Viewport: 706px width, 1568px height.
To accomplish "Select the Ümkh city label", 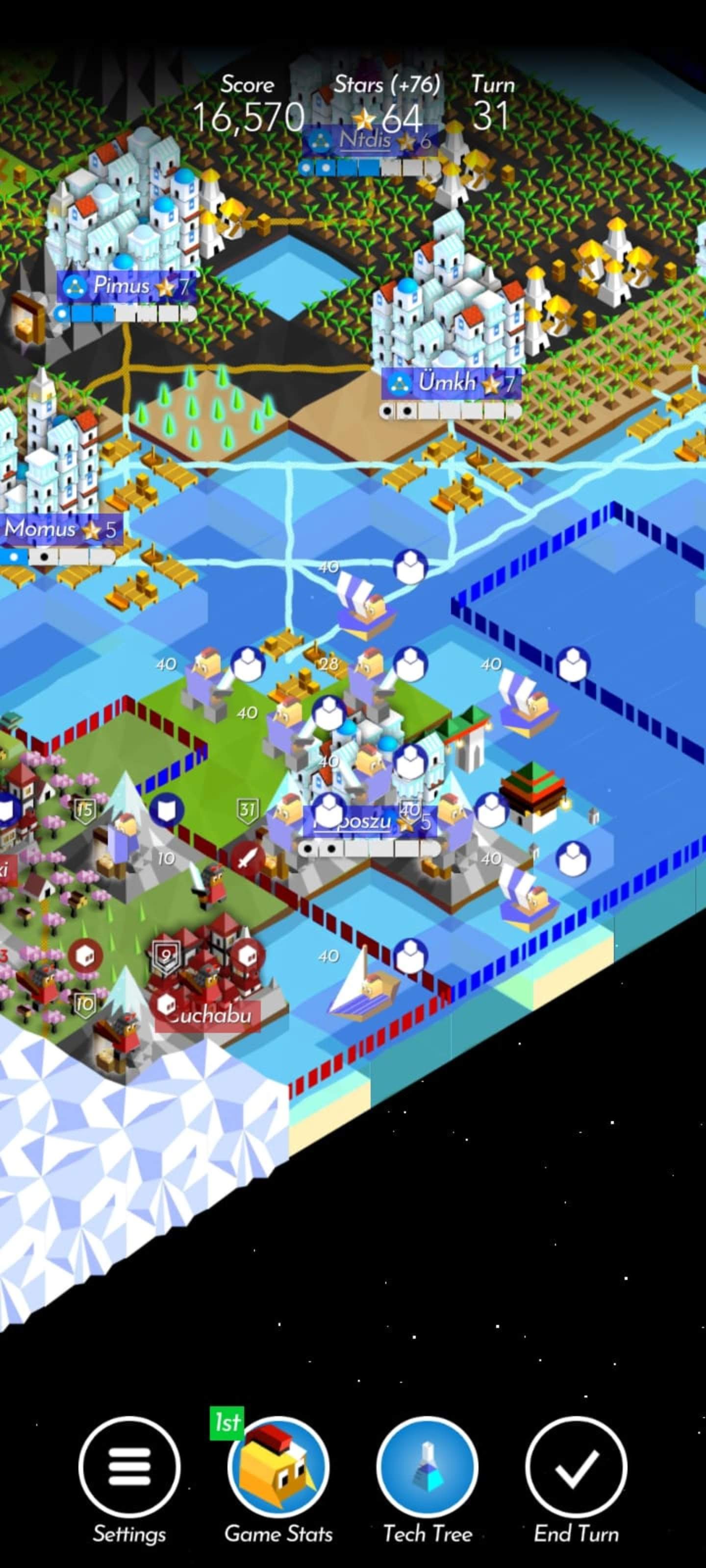I will pyautogui.click(x=452, y=384).
